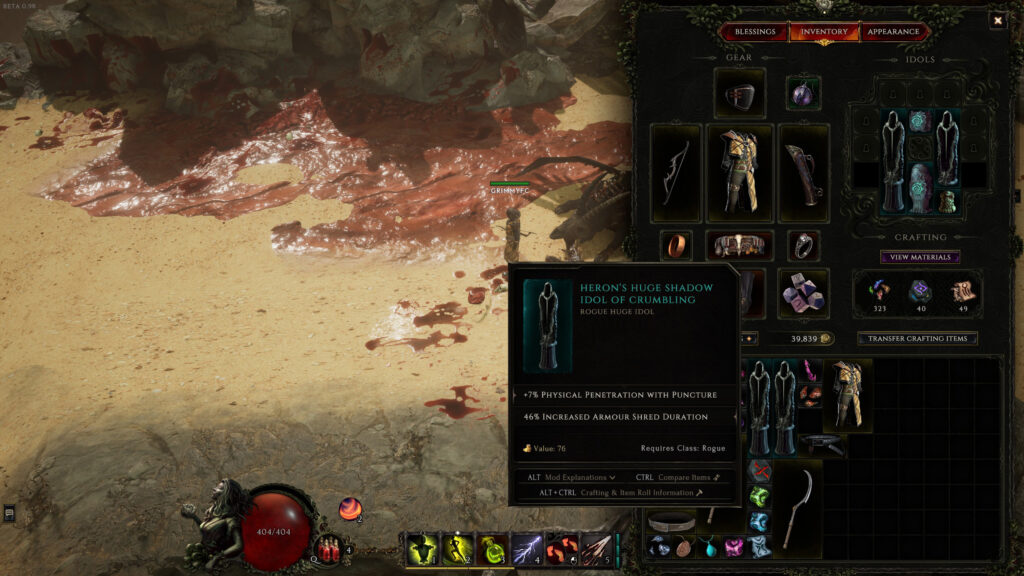1024x576 pixels.
Task: Click the equipped quiver off-hand slot
Action: pos(804,172)
